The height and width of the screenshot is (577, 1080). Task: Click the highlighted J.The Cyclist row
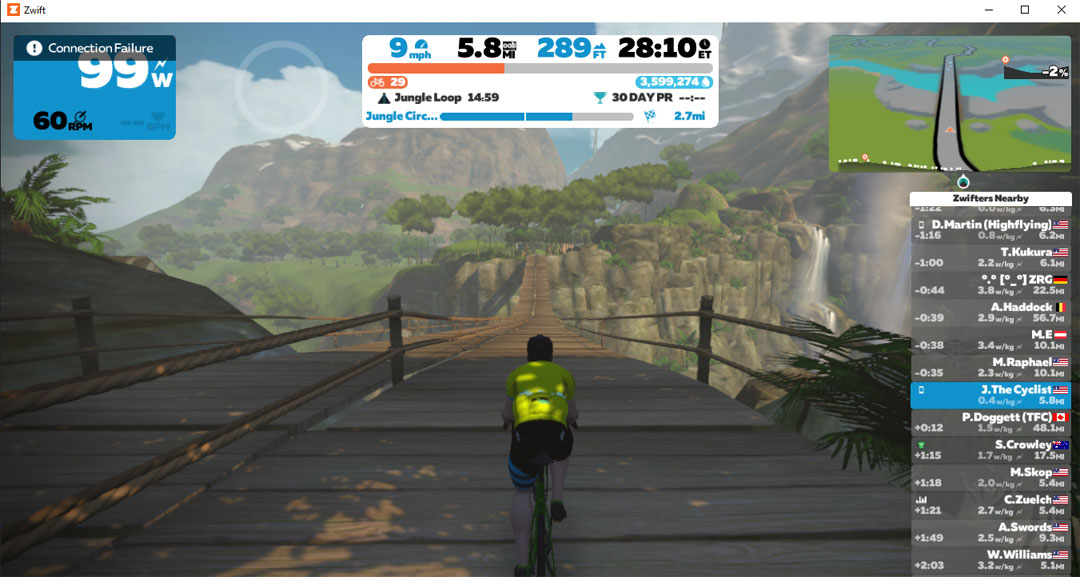click(x=990, y=395)
